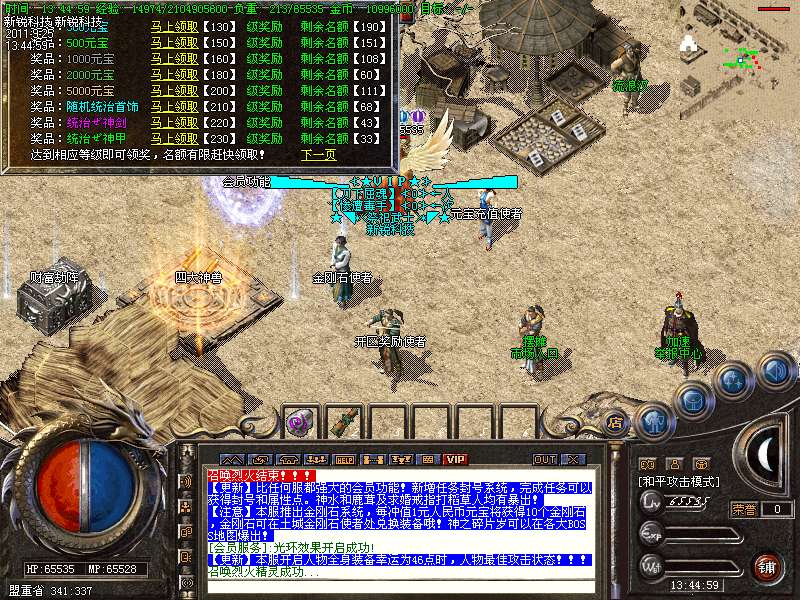Open the skills button with sparkles icon
Viewport: 800px width, 600px height.
click(734, 380)
